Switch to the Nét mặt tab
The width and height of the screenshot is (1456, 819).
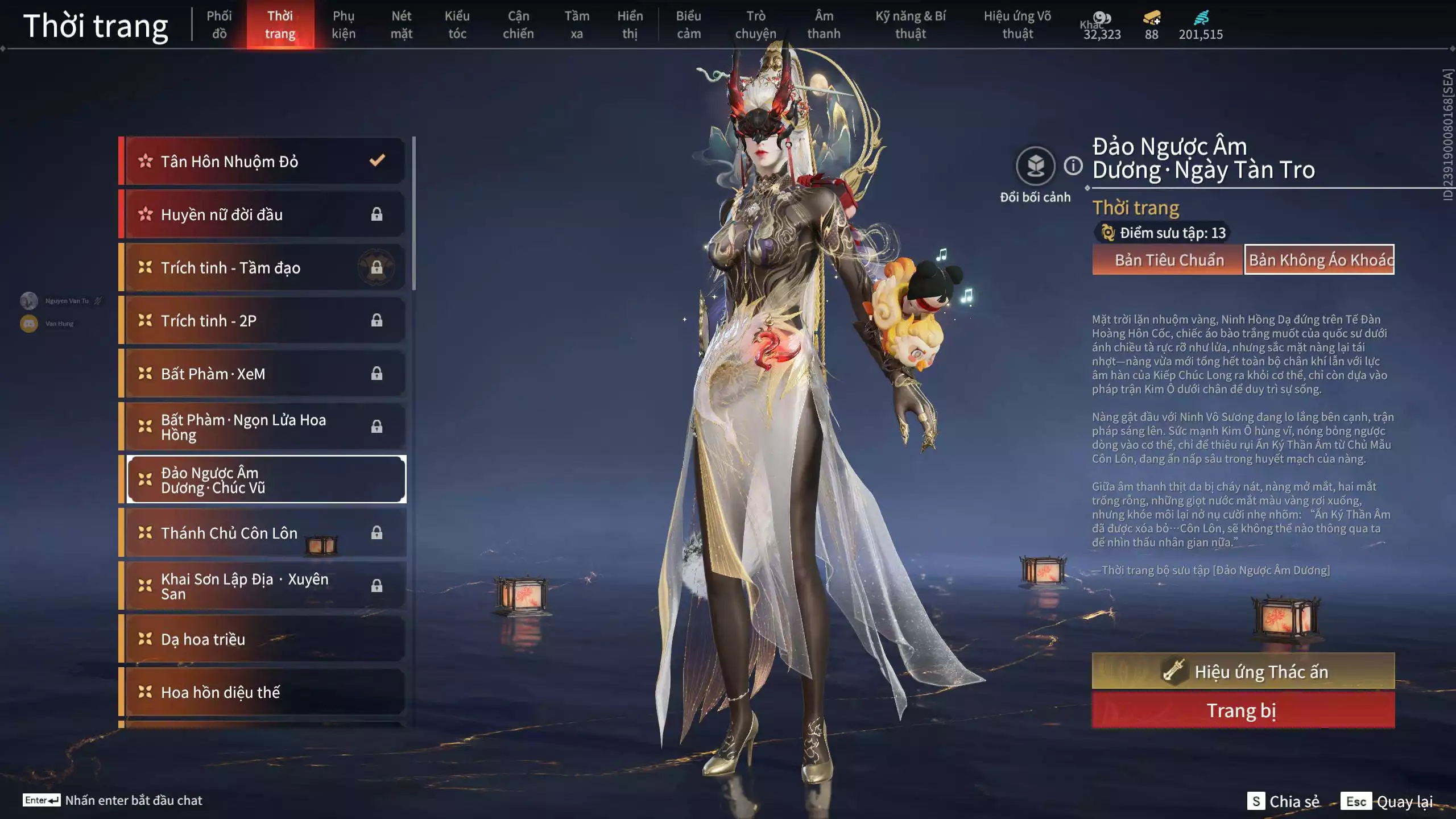click(401, 25)
